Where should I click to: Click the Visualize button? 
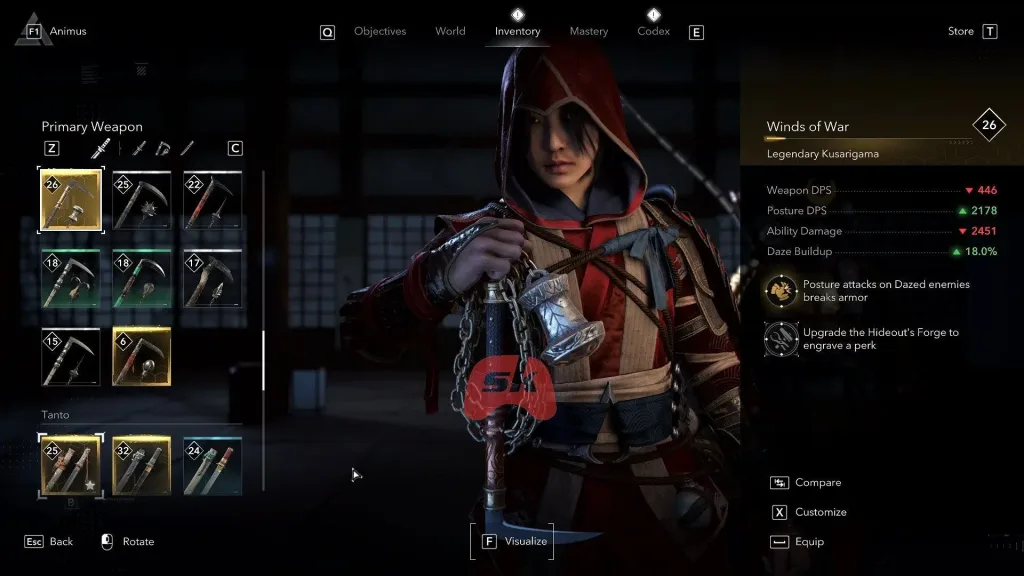click(x=513, y=541)
